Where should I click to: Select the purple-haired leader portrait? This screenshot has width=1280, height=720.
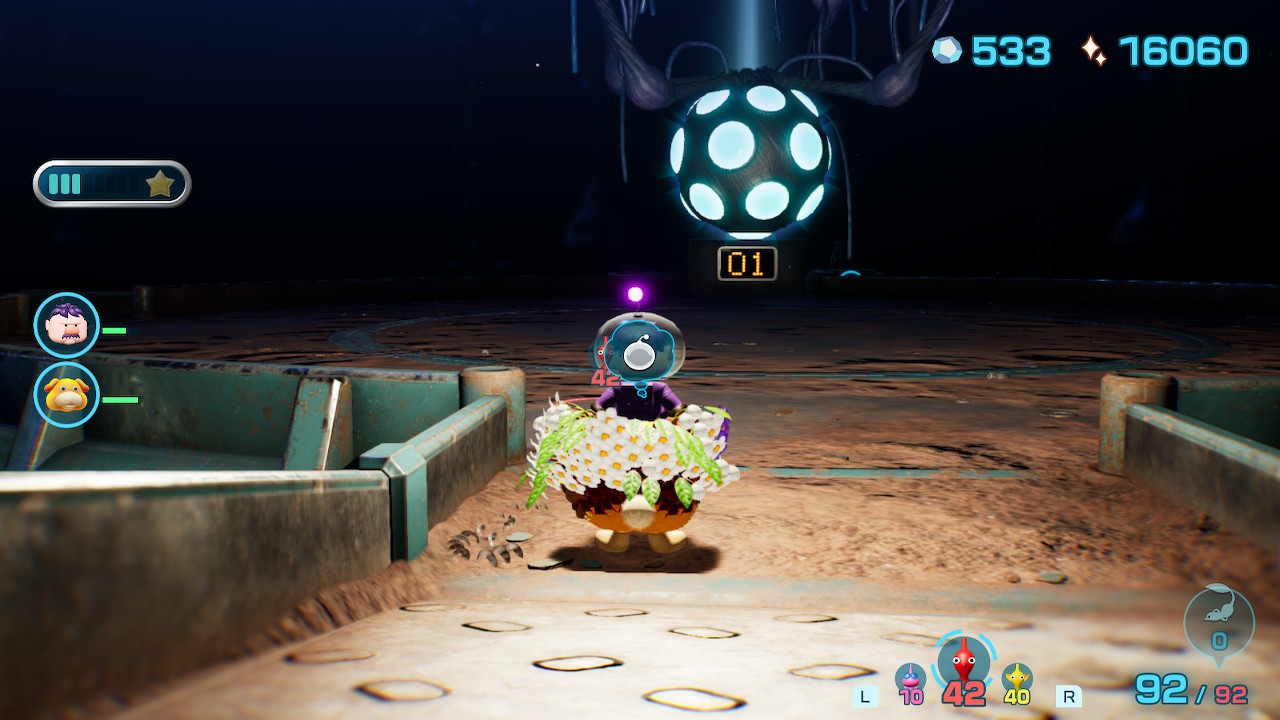point(67,325)
